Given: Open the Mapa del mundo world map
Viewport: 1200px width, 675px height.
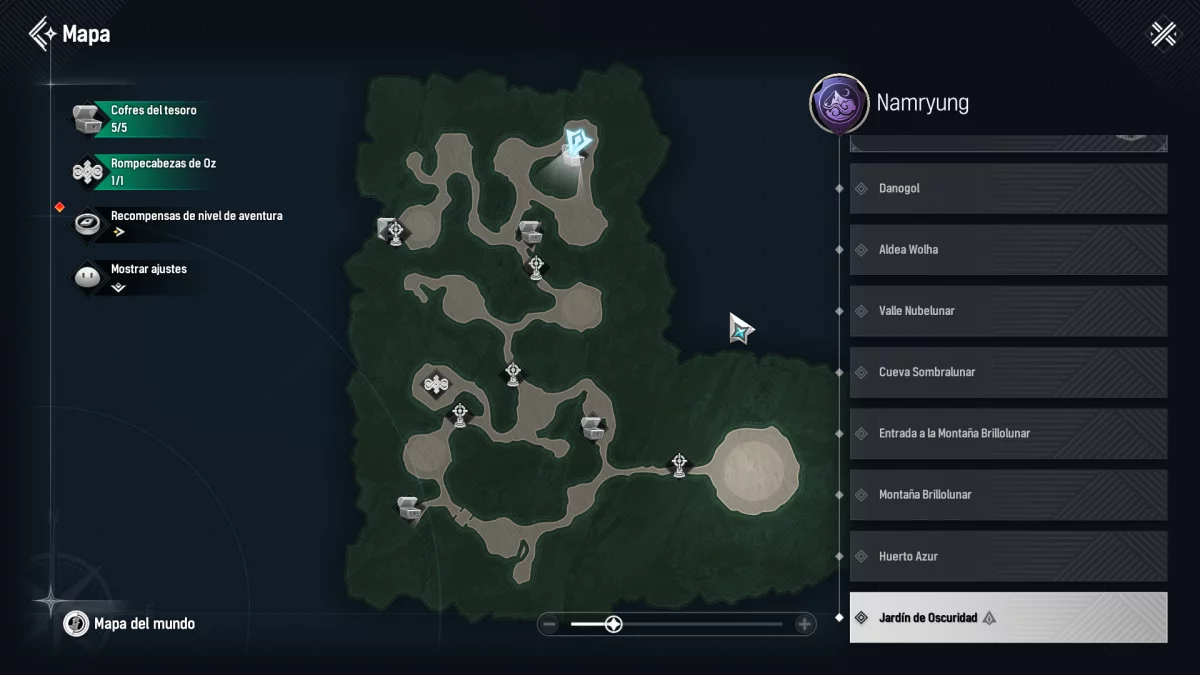Looking at the screenshot, I should (x=130, y=624).
